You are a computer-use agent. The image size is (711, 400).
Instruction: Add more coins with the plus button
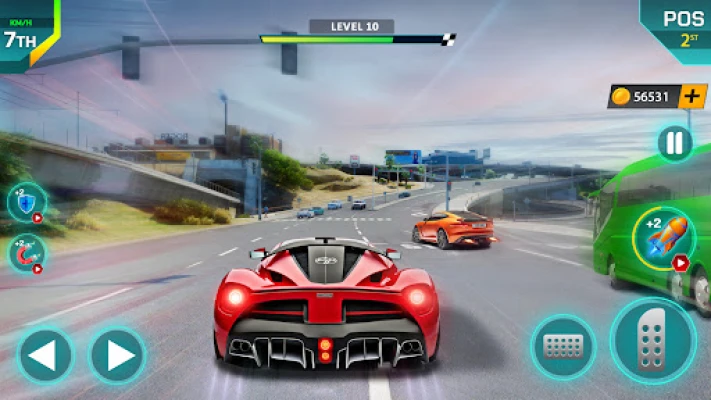coord(692,96)
